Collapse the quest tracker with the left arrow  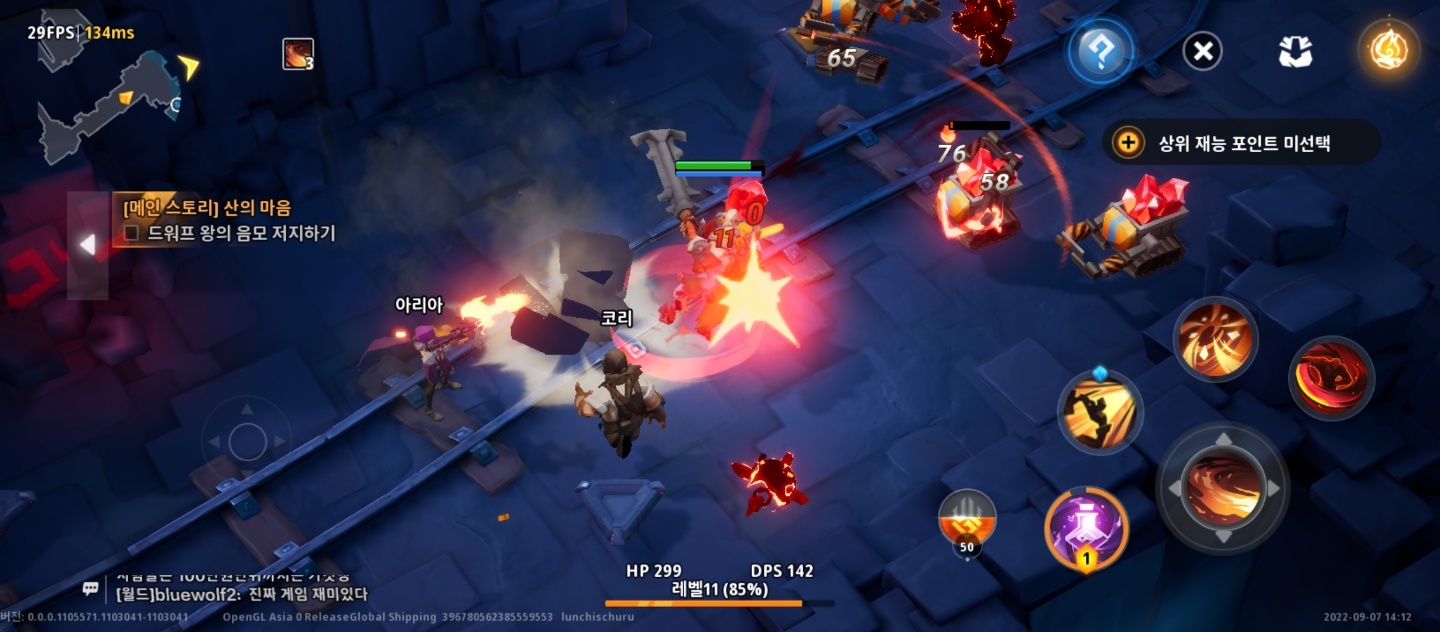pyautogui.click(x=88, y=245)
